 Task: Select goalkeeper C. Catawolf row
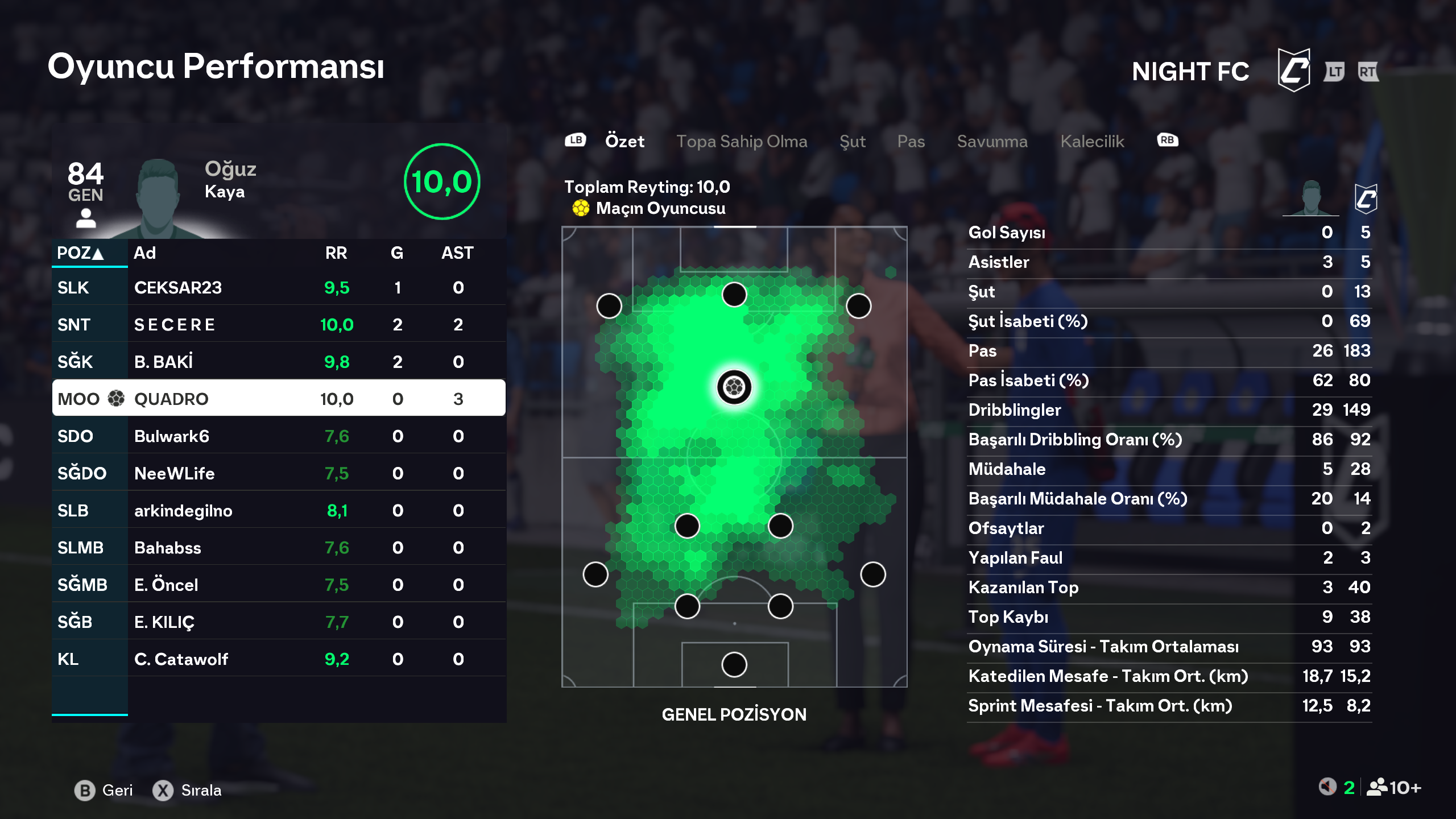coord(279,659)
